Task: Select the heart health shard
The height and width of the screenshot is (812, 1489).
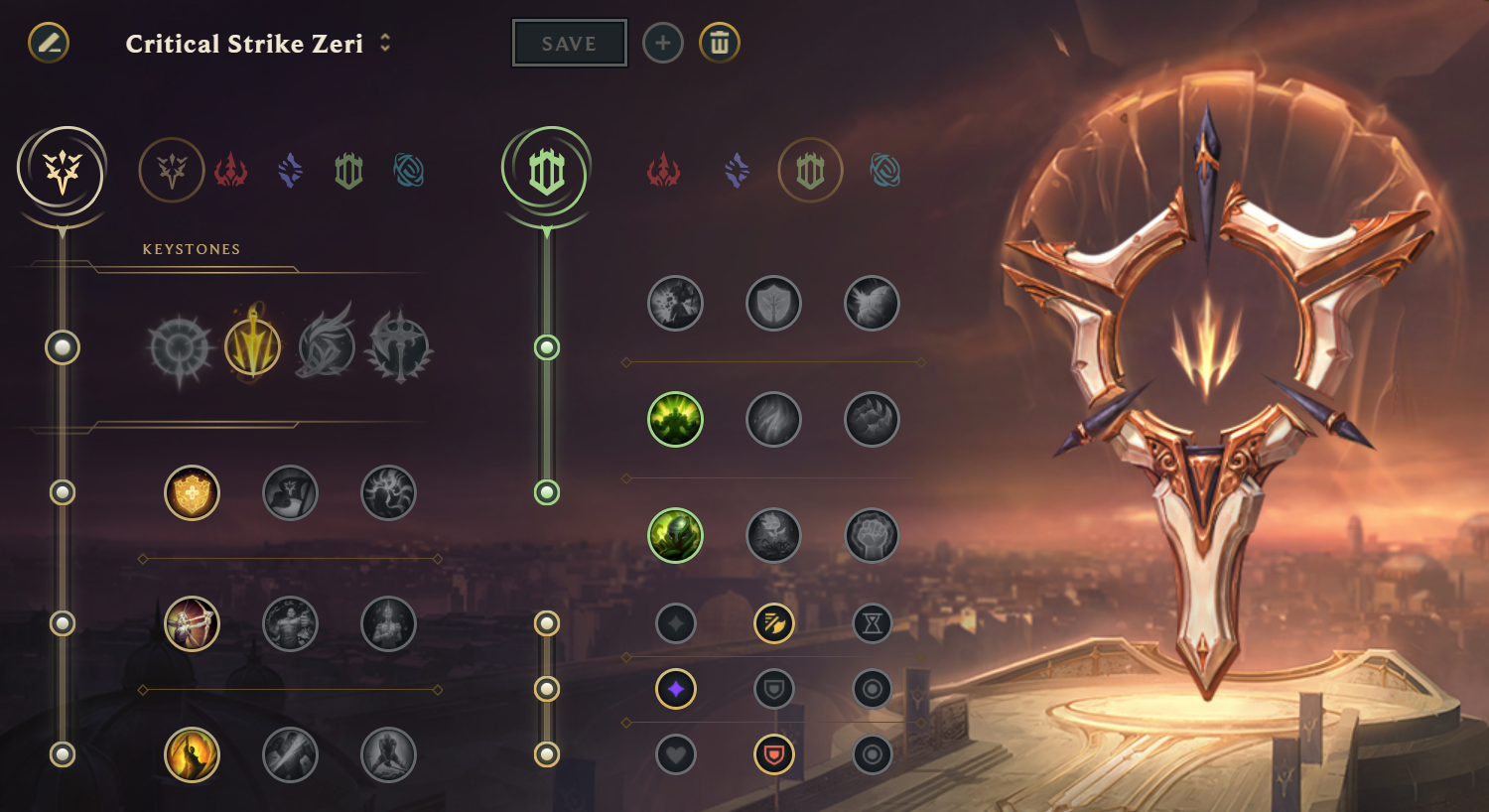Action: coord(675,754)
